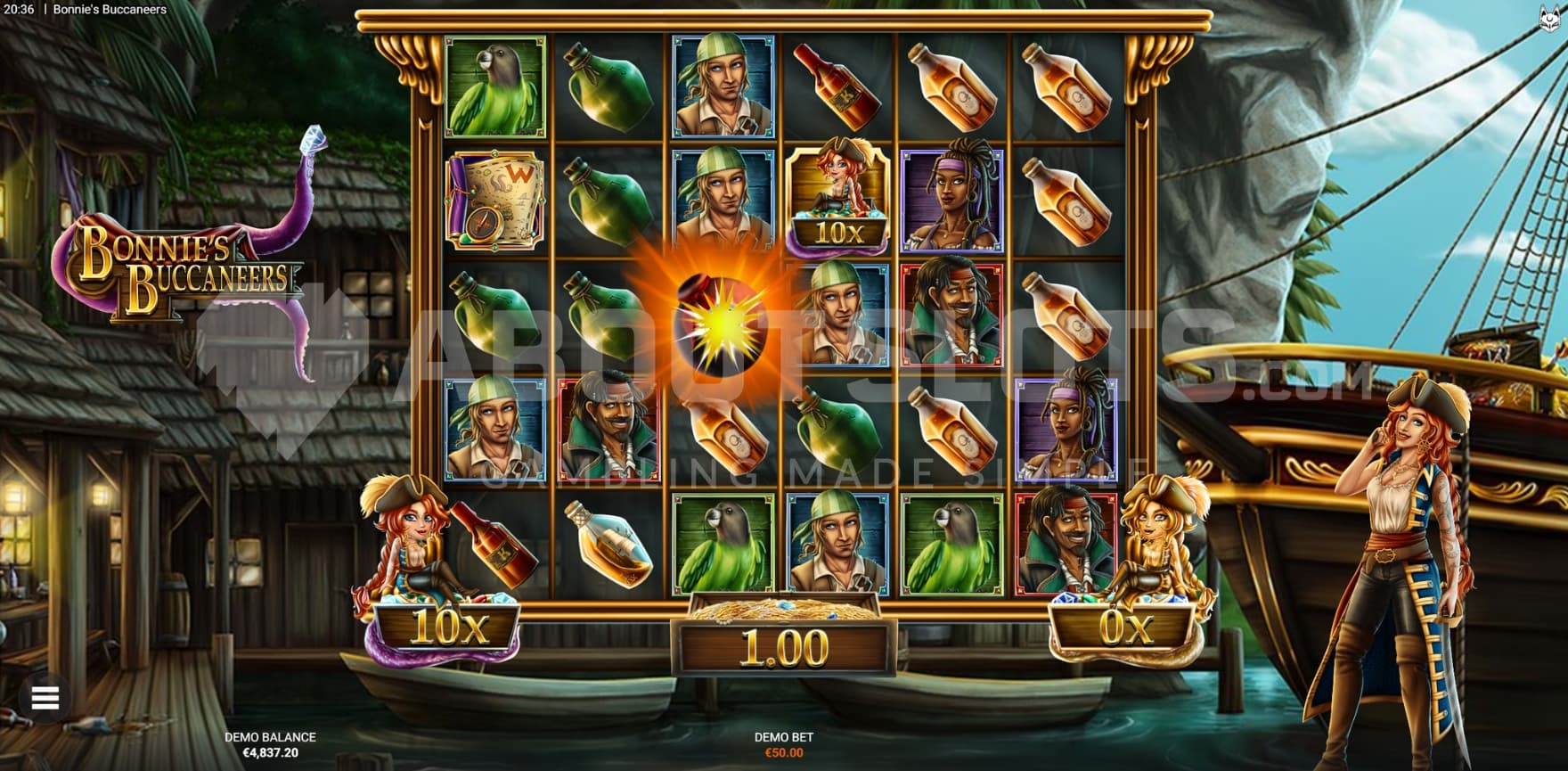Open the hamburger menu

[45, 698]
